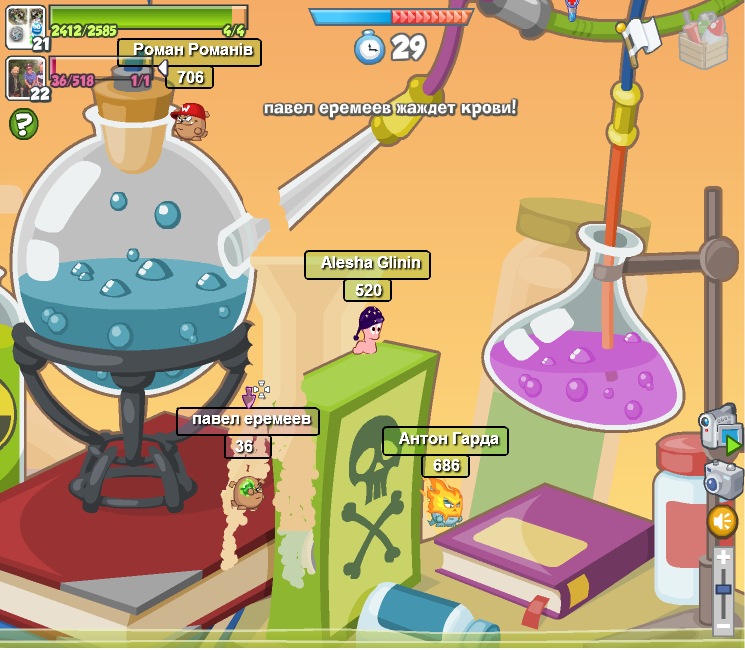
Task: Open the weapons crate arsenal
Action: coord(703,41)
